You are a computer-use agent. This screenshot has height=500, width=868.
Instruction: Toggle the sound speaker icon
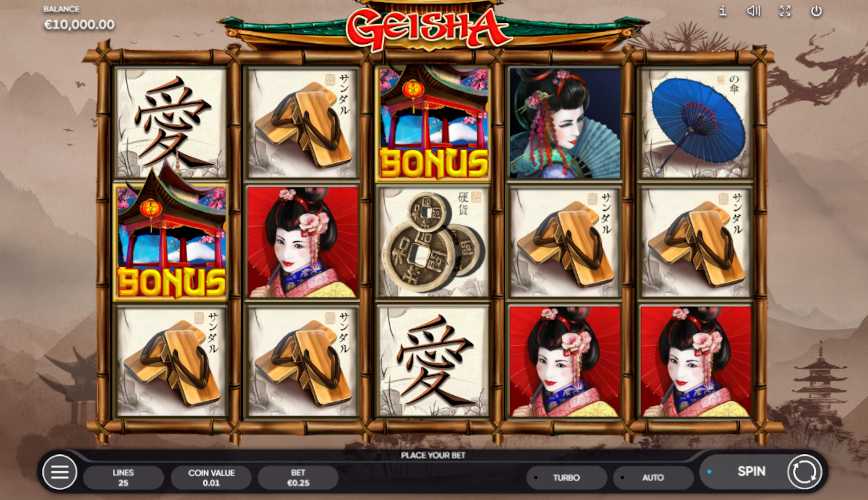pyautogui.click(x=754, y=11)
